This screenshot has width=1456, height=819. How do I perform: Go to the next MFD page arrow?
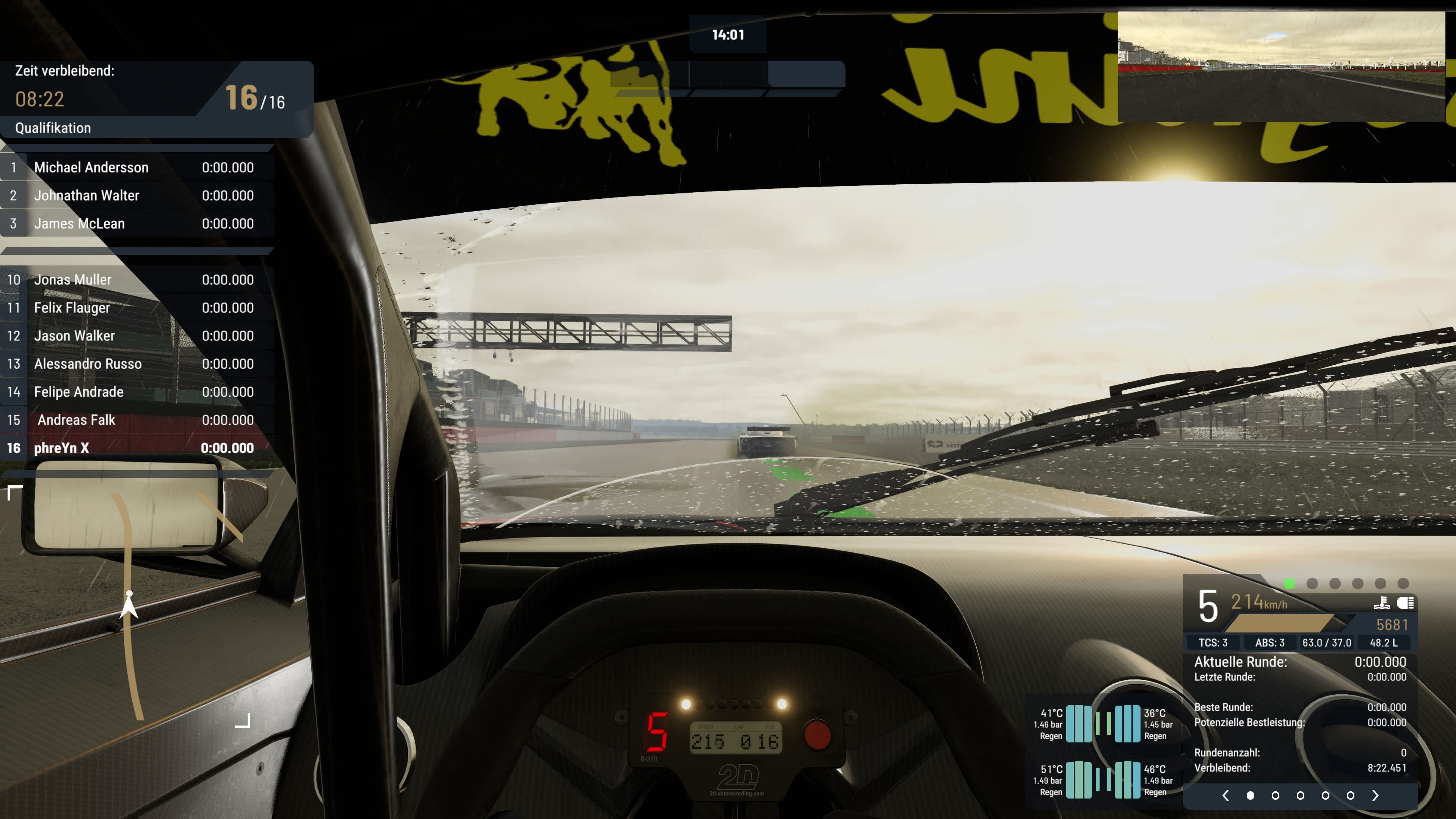pyautogui.click(x=1375, y=796)
